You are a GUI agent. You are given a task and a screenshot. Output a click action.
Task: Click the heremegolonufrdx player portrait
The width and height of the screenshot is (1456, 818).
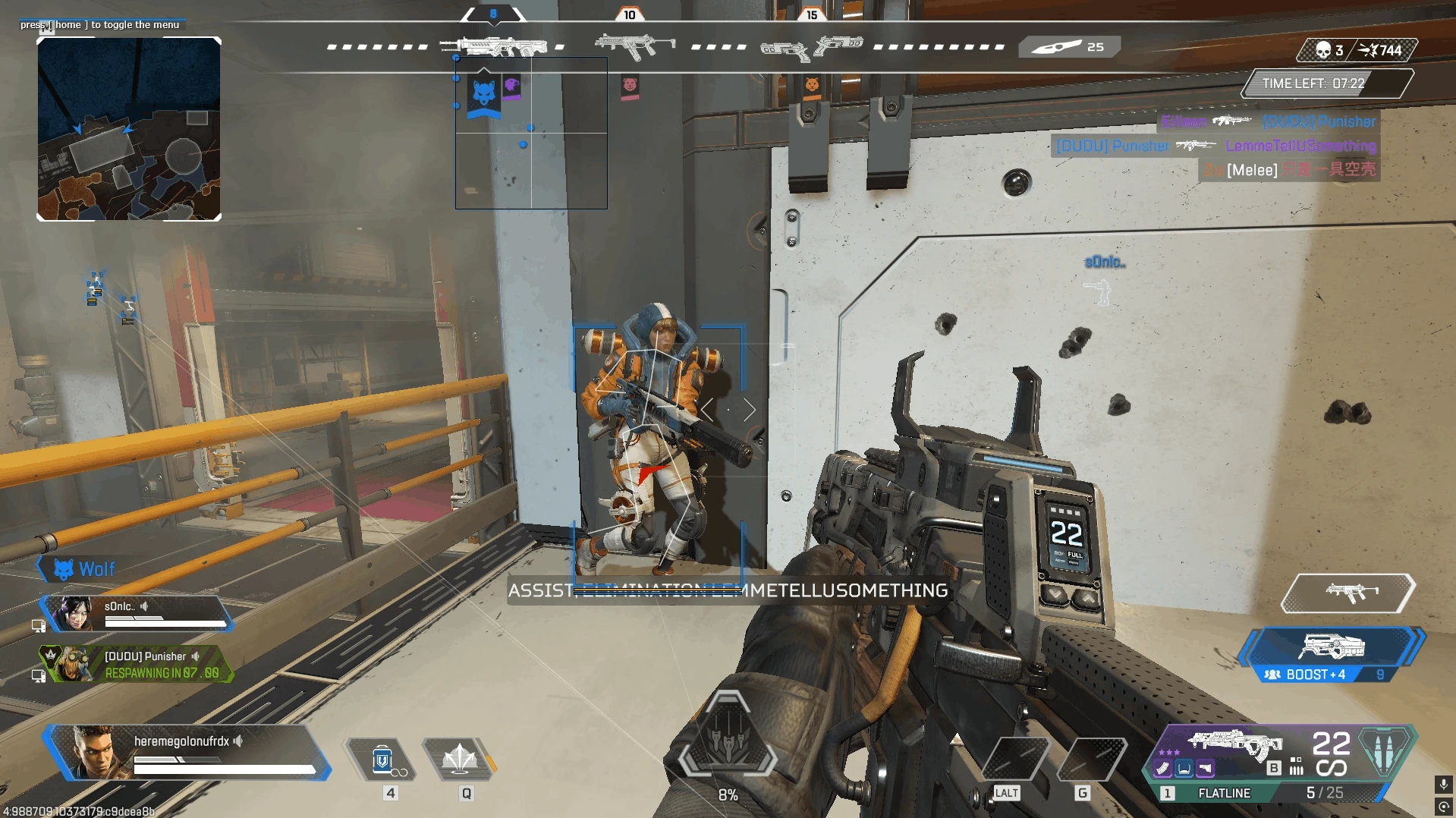click(x=95, y=752)
